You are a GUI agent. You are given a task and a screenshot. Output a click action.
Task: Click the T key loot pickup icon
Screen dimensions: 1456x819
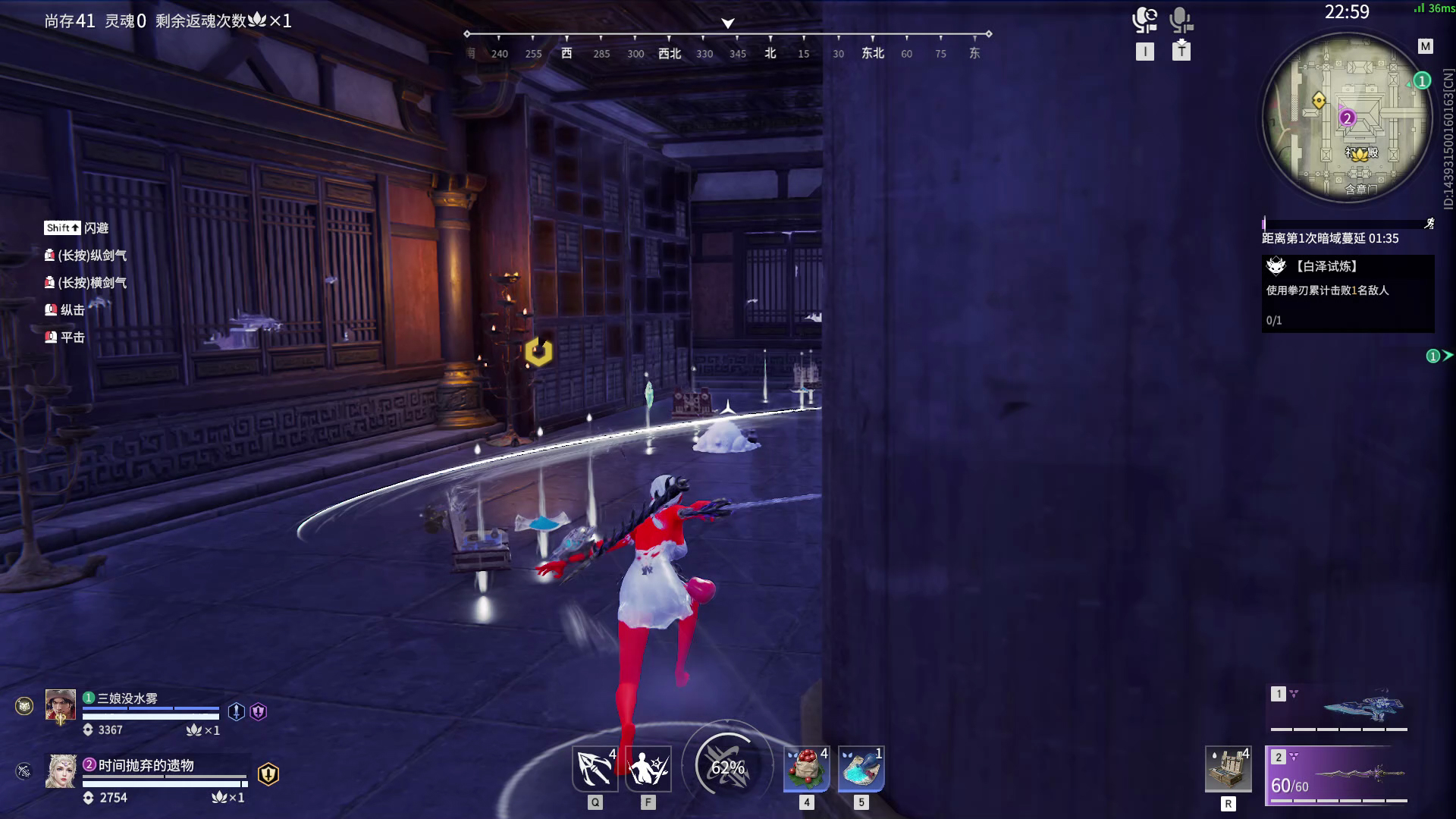click(1181, 52)
